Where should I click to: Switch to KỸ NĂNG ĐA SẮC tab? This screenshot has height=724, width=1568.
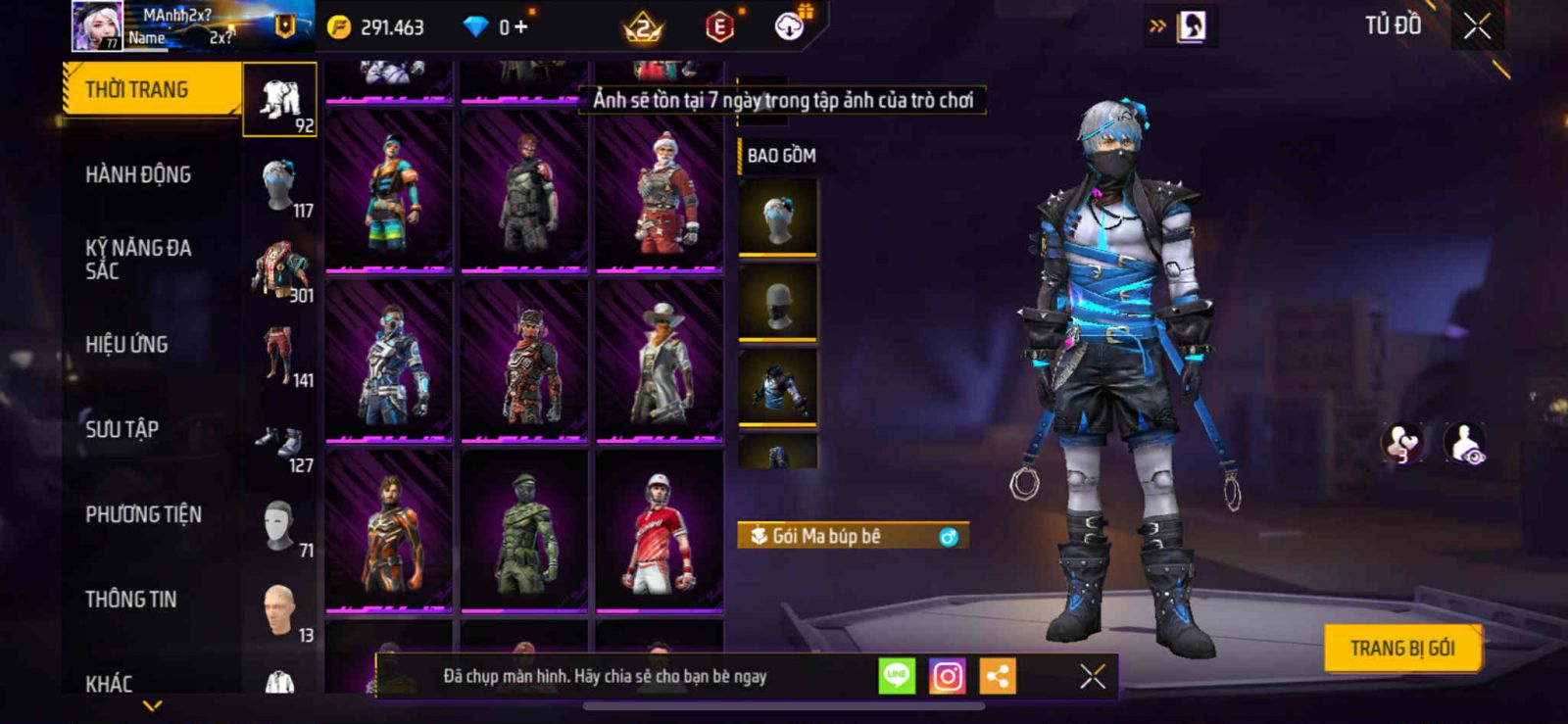click(138, 260)
